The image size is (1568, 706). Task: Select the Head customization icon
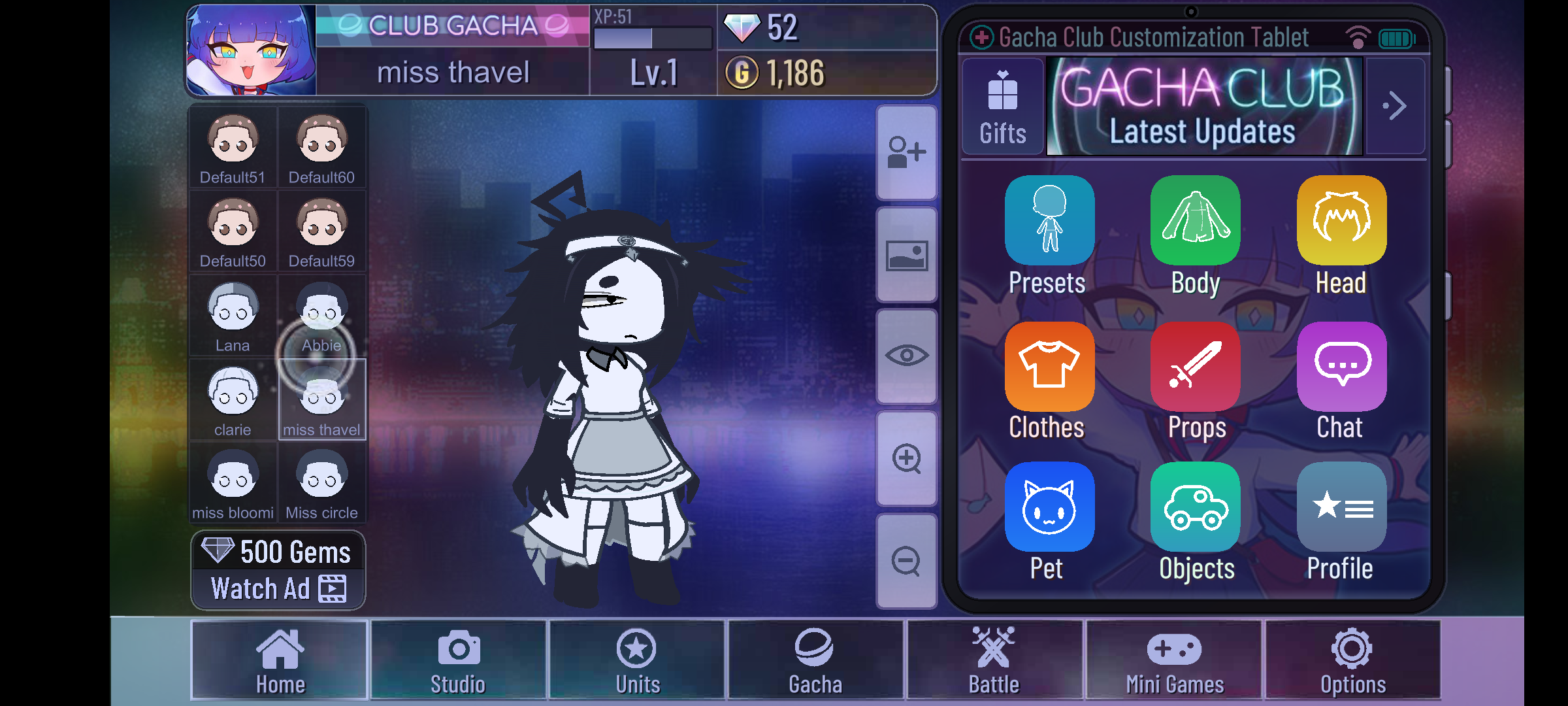click(x=1341, y=220)
